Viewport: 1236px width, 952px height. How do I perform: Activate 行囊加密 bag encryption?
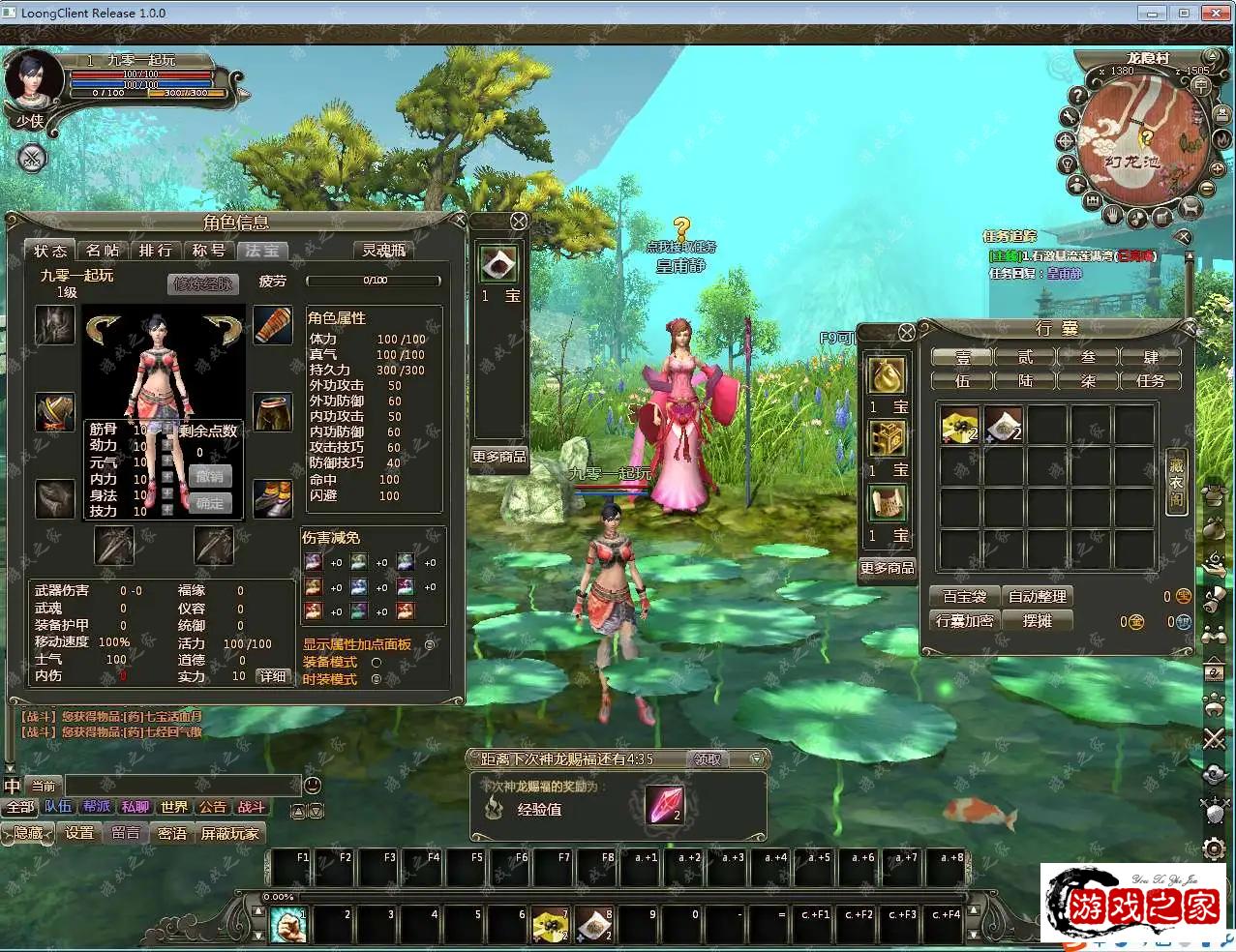tap(964, 621)
